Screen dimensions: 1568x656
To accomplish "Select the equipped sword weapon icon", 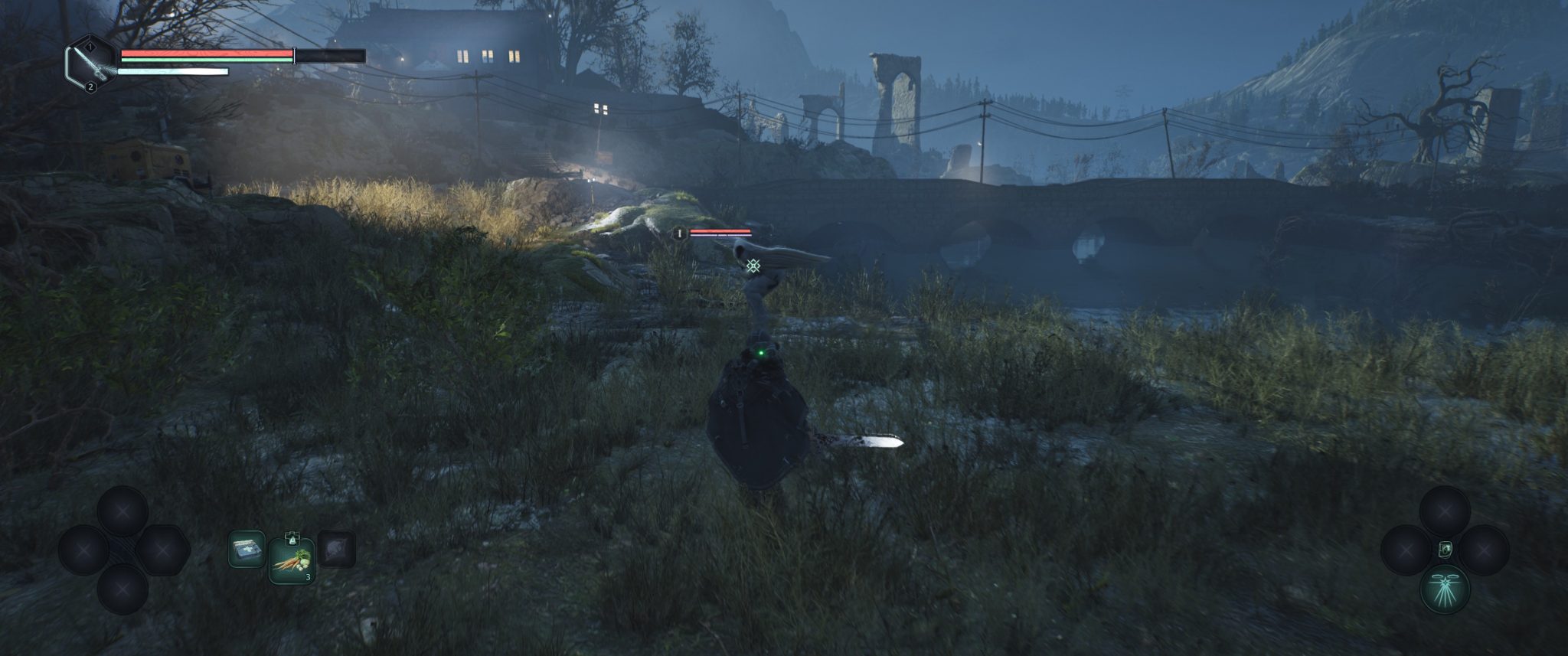I will [91, 64].
